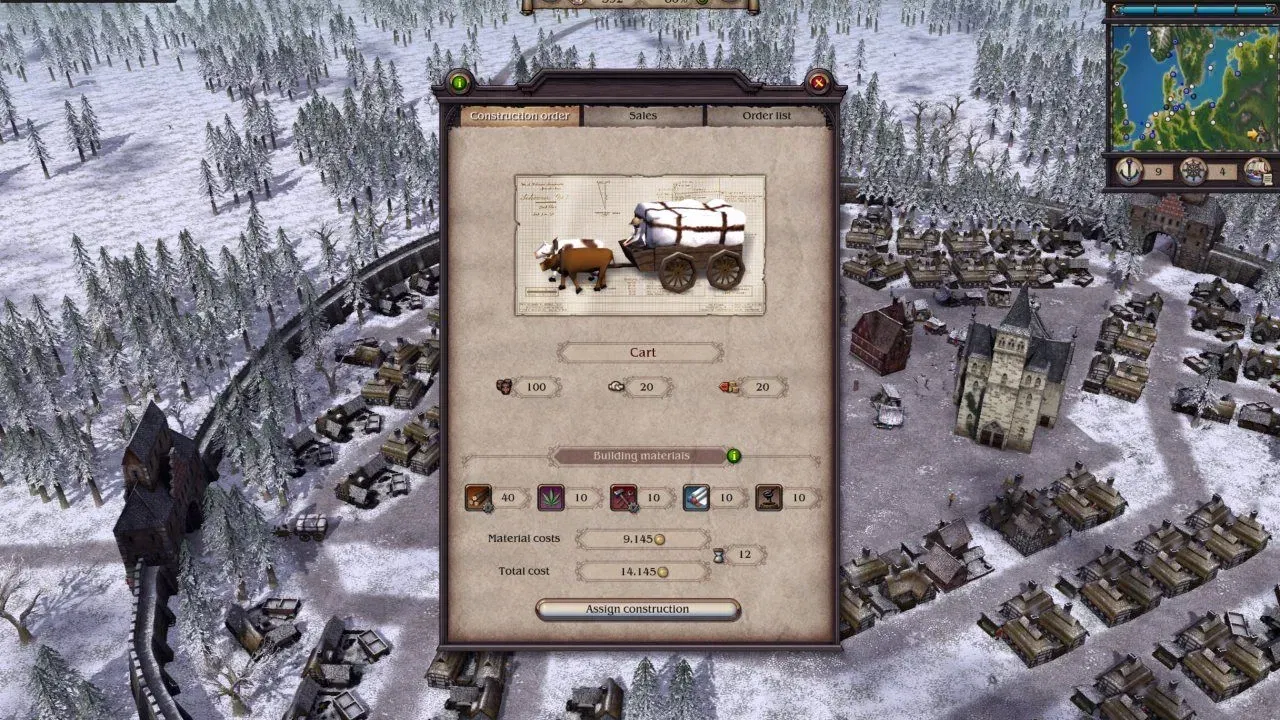
Task: Click the ship's wheel icon
Action: [1193, 171]
